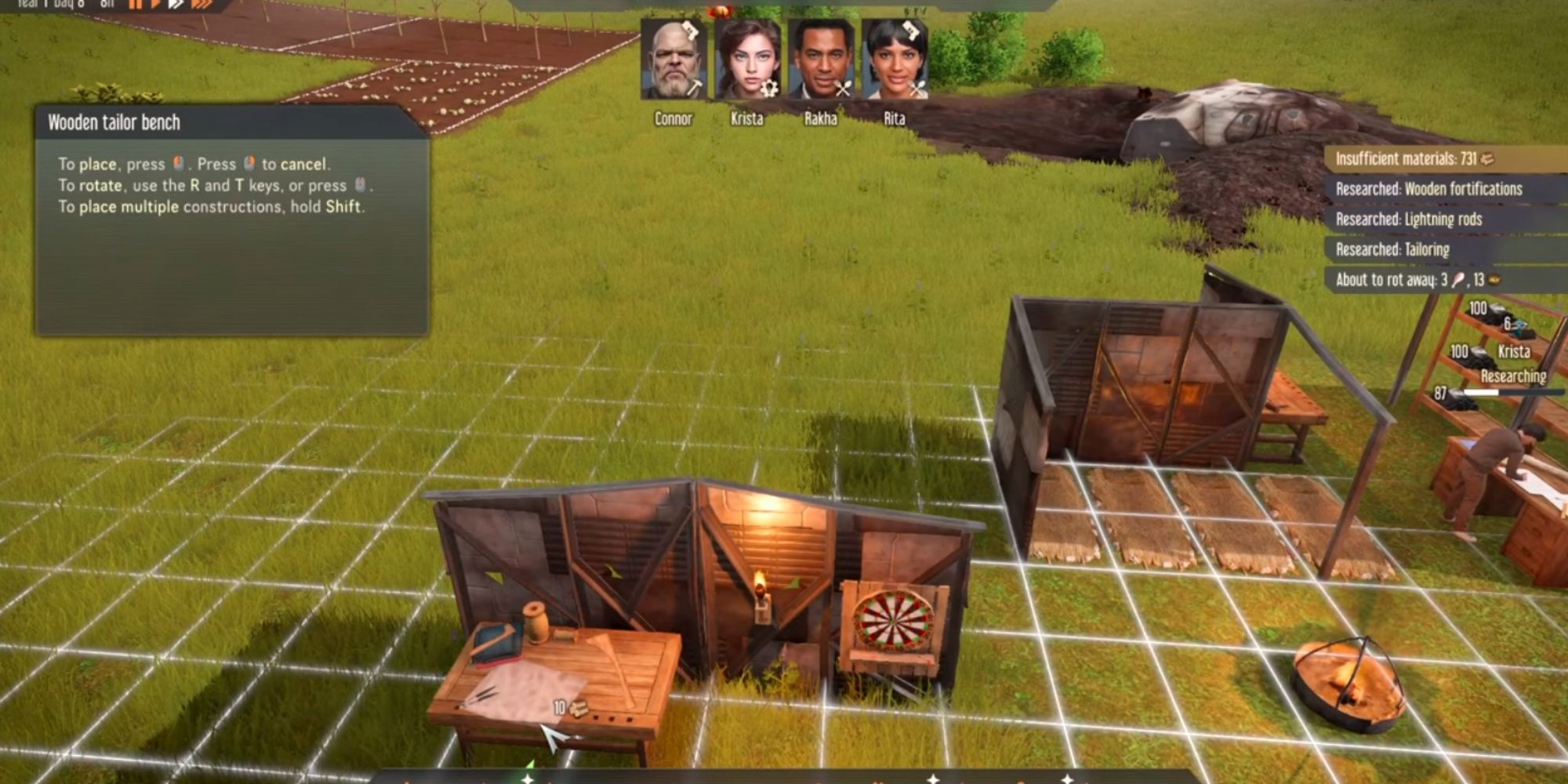Select the single-speed play icon
This screenshot has height=784, width=1568.
(x=155, y=6)
